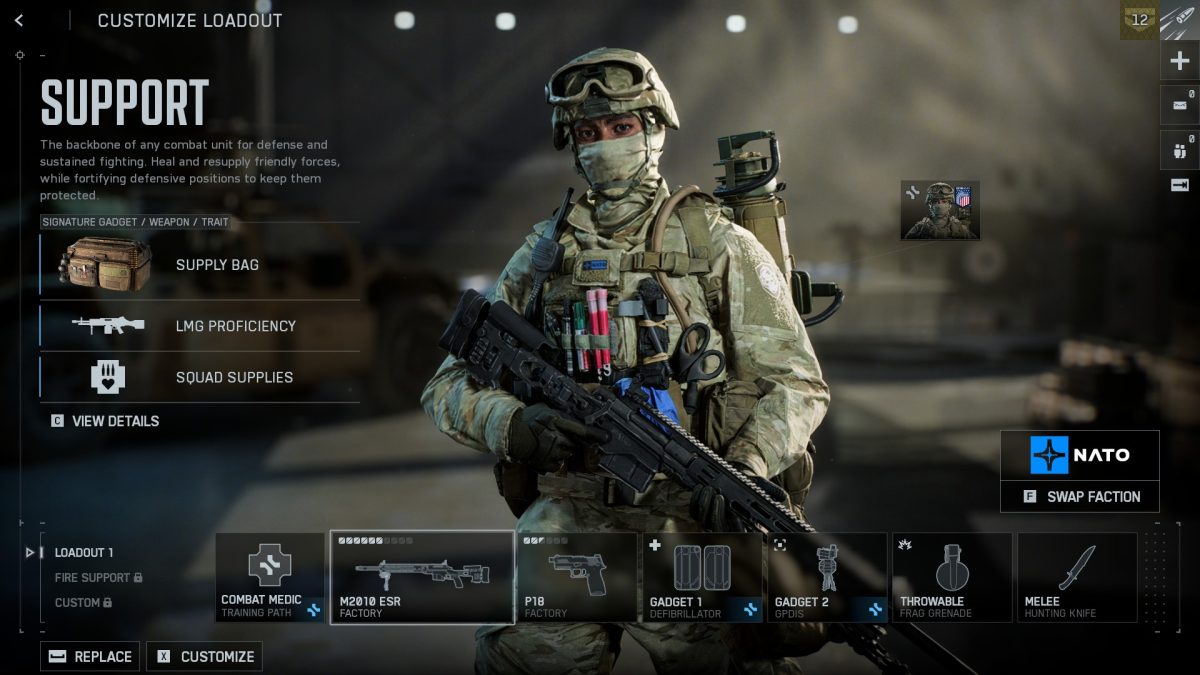This screenshot has width=1200, height=675.
Task: Open the Frag Grenade throwable slot
Action: [x=951, y=578]
